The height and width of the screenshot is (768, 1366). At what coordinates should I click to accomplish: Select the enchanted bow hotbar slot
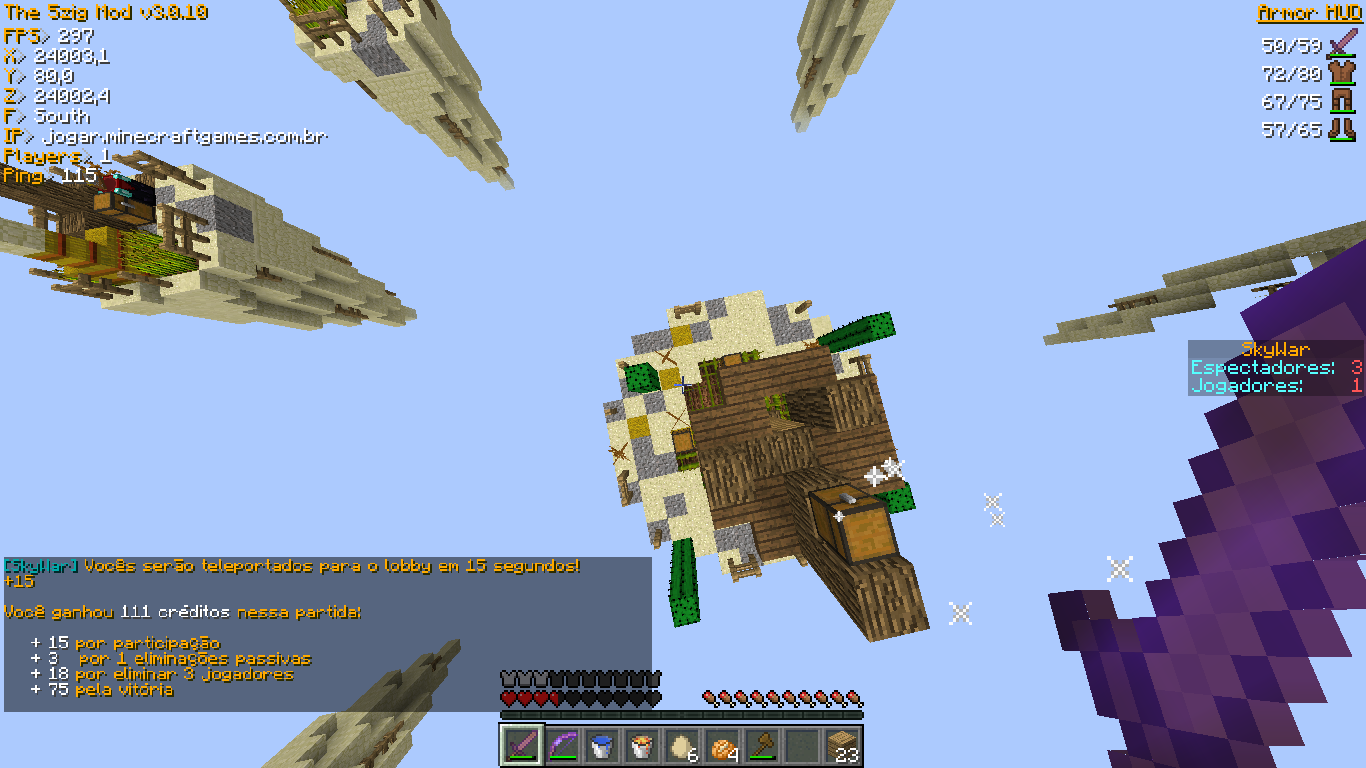click(x=562, y=746)
